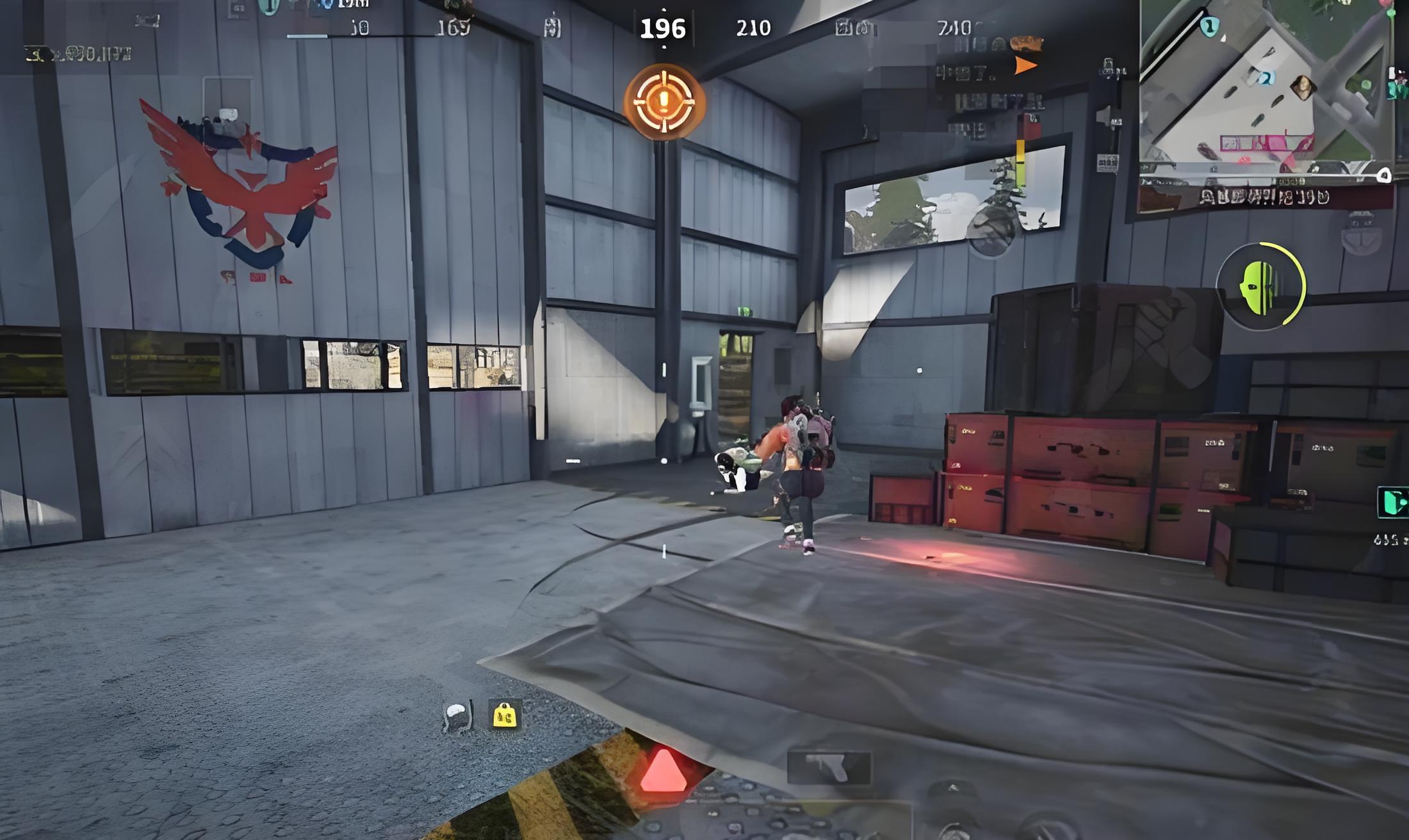Click the orange target objective marker
This screenshot has width=1409, height=840.
tap(664, 101)
